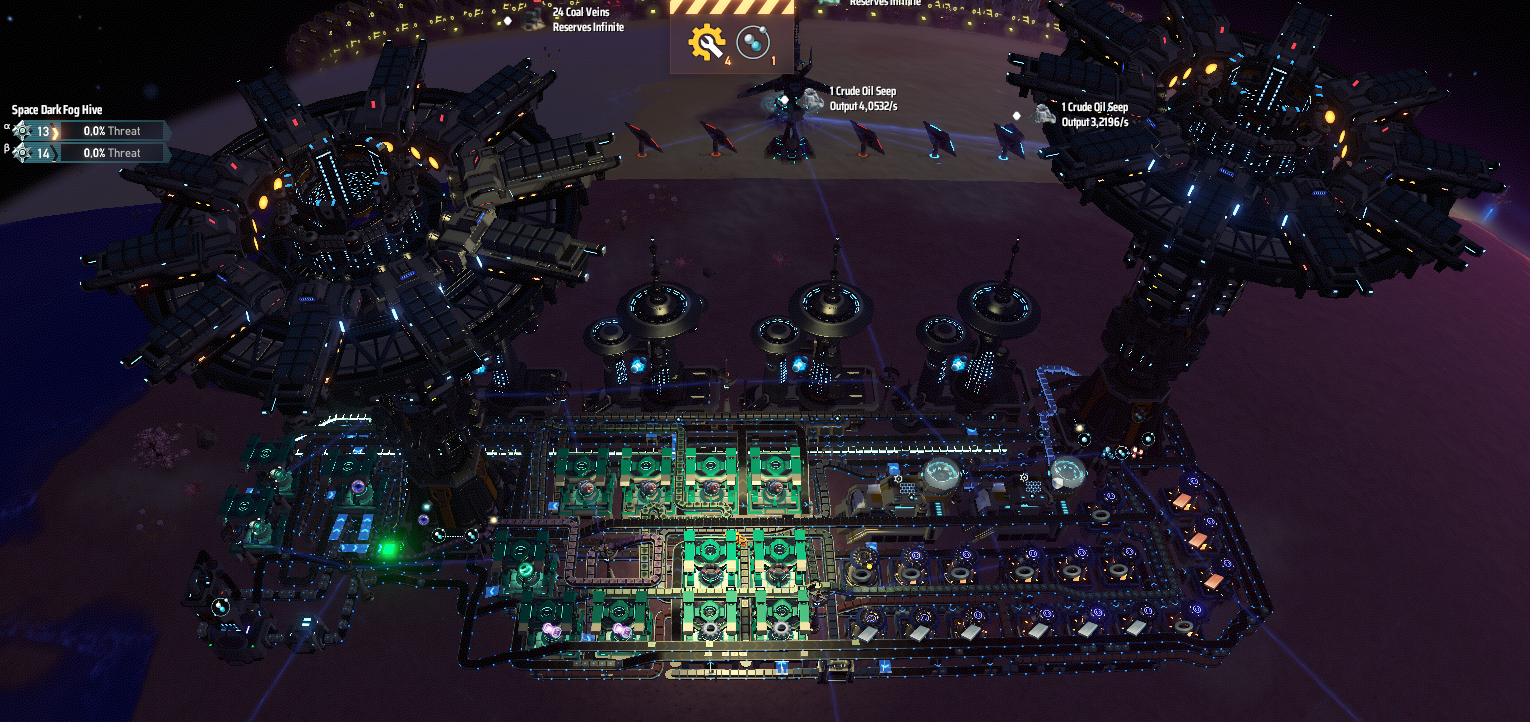Screen dimensions: 1530x722
Task: Click the Crude Oil Seep icon outputting 3.2196/s
Action: click(1040, 113)
